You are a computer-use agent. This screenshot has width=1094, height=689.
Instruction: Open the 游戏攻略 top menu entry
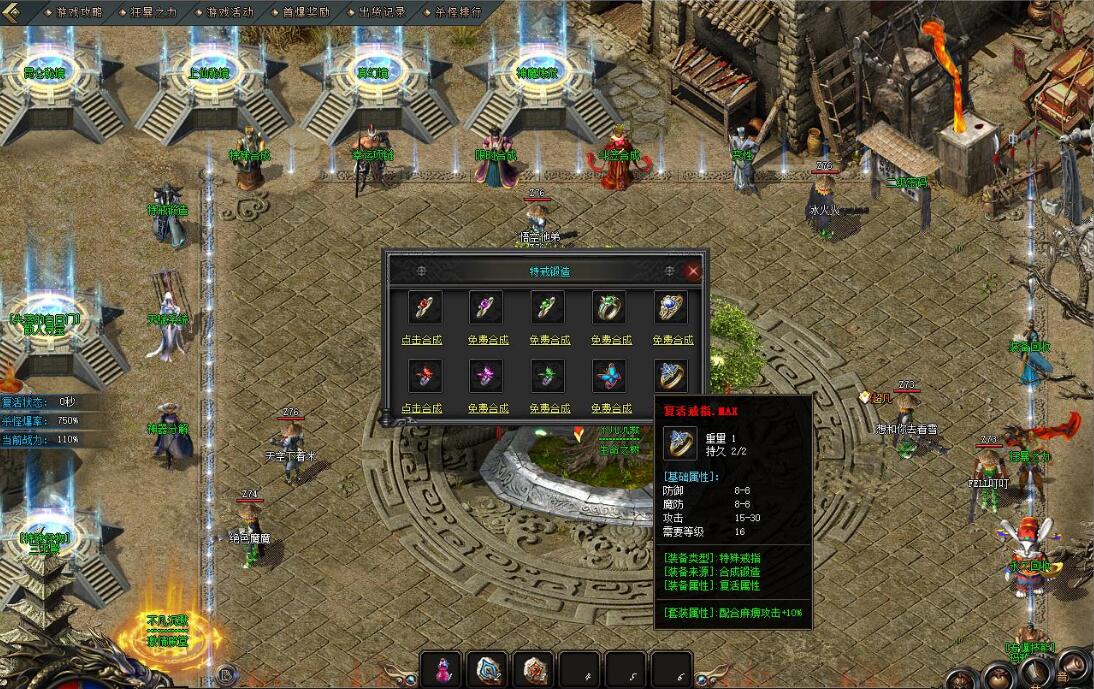click(79, 12)
